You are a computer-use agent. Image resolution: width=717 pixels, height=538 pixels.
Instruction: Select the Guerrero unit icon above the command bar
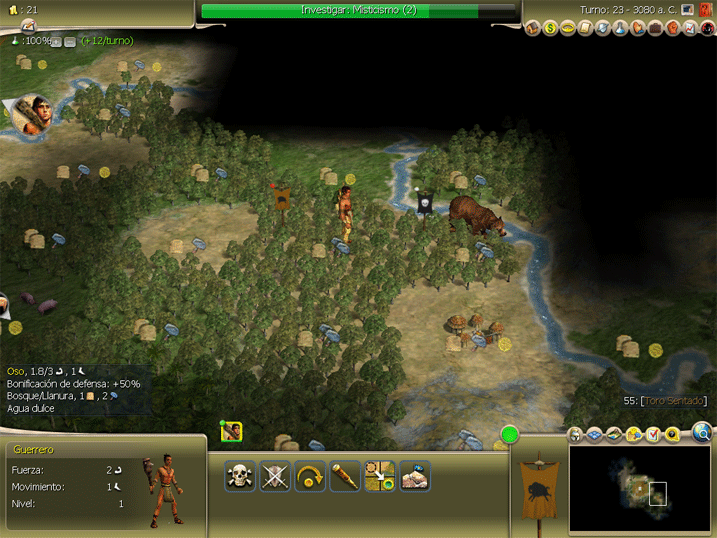coord(232,431)
